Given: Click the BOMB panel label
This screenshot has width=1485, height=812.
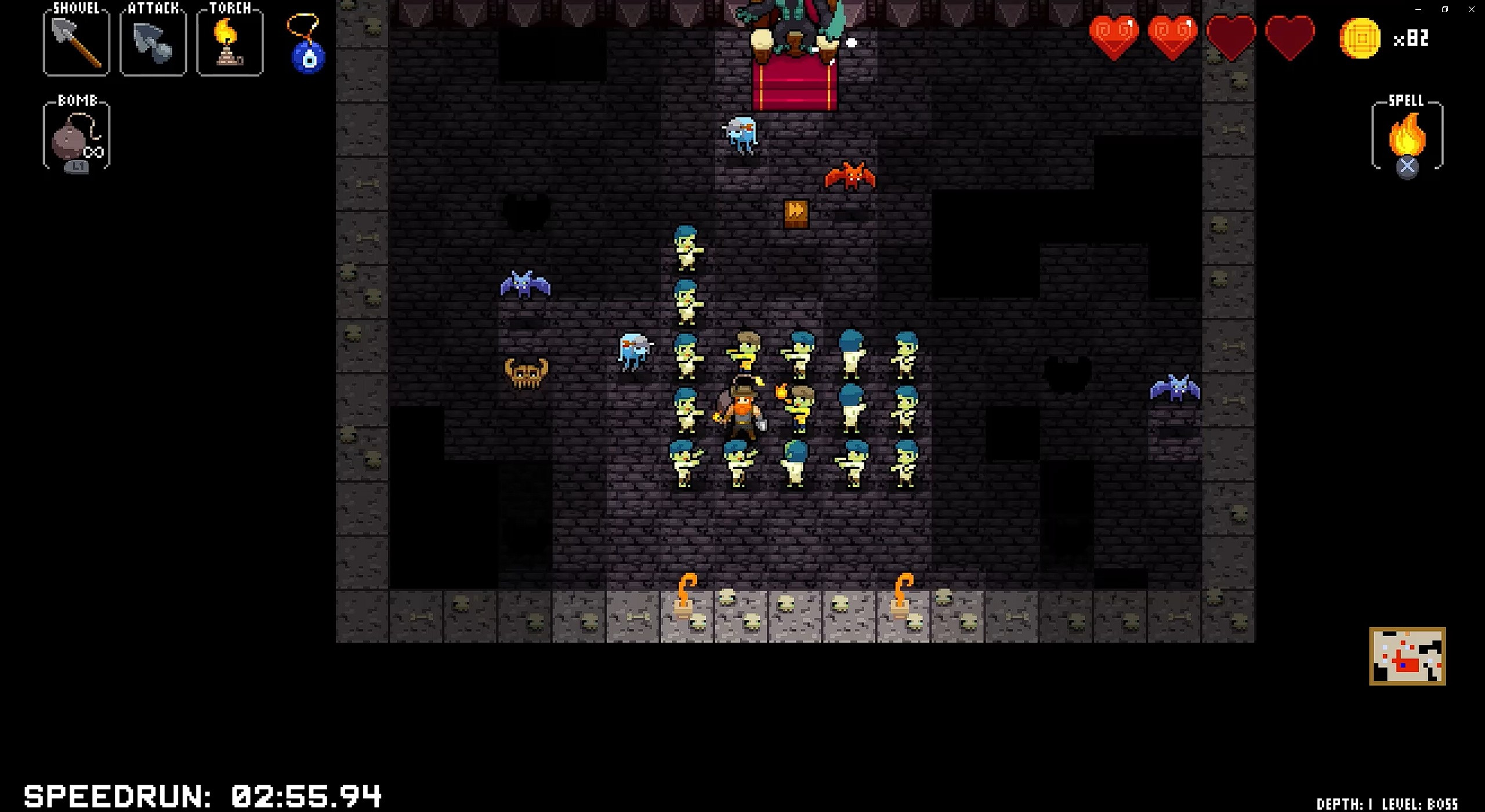Looking at the screenshot, I should pyautogui.click(x=78, y=100).
